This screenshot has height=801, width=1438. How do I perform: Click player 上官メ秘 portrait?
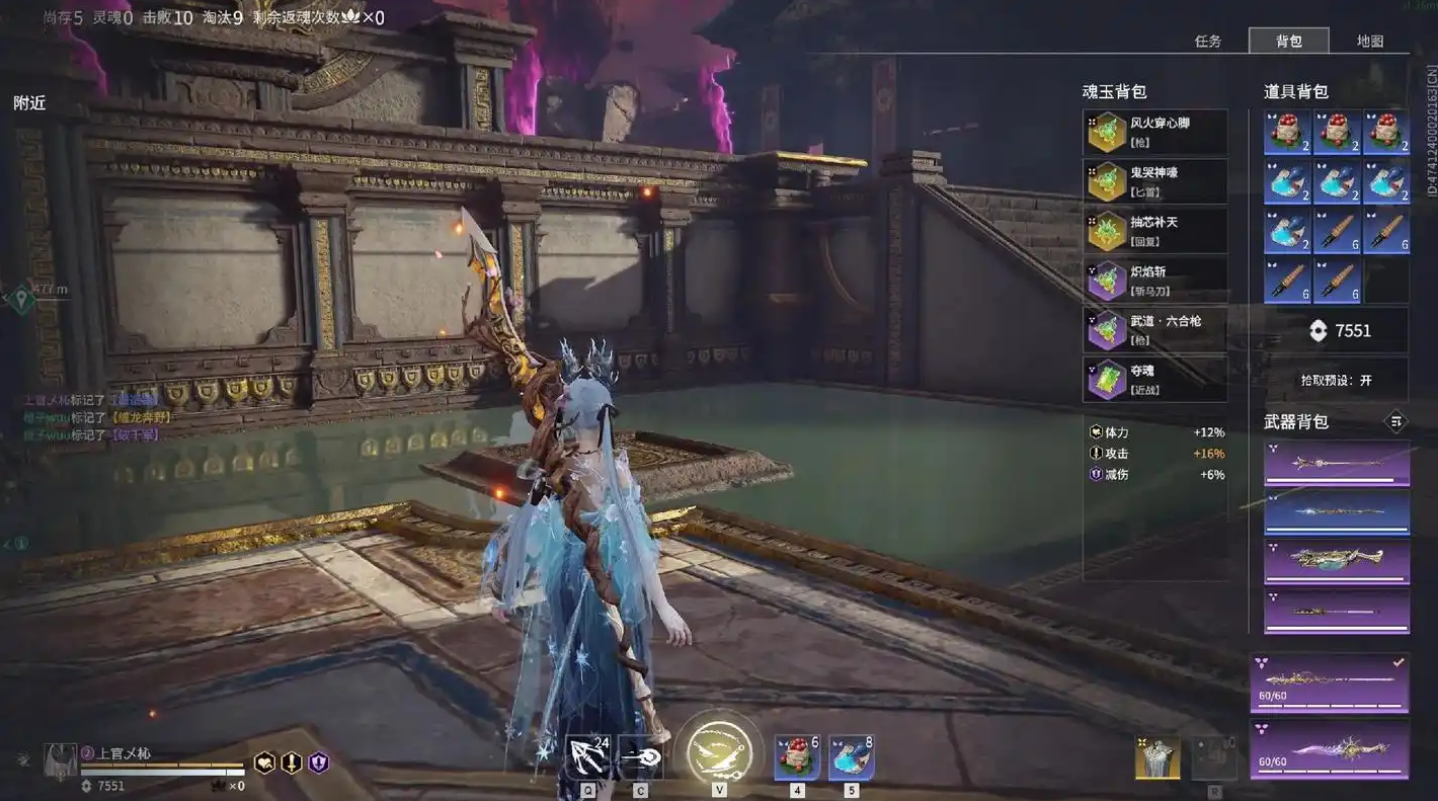[x=60, y=761]
